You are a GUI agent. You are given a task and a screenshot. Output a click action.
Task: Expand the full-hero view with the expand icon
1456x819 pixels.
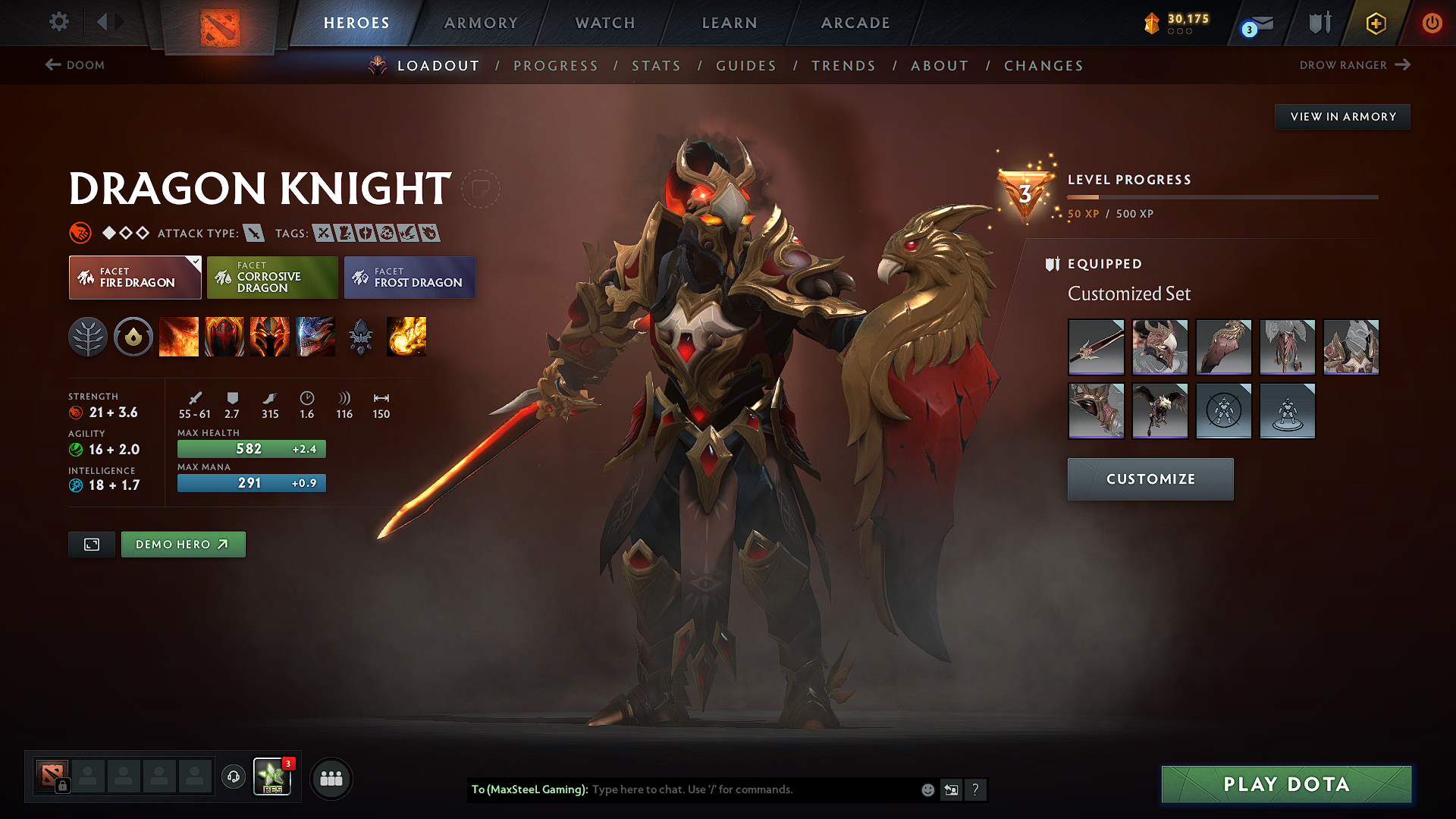pos(91,544)
